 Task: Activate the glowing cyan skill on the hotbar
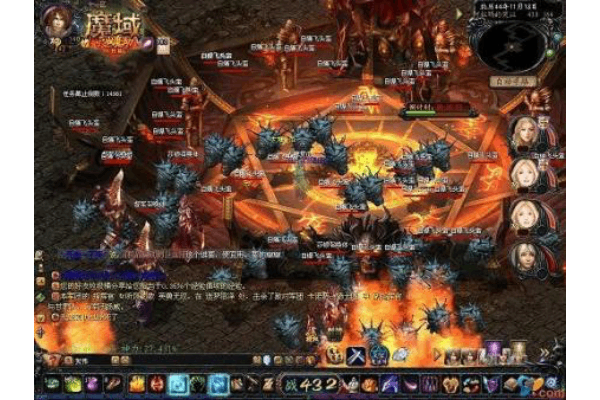pyautogui.click(x=176, y=383)
